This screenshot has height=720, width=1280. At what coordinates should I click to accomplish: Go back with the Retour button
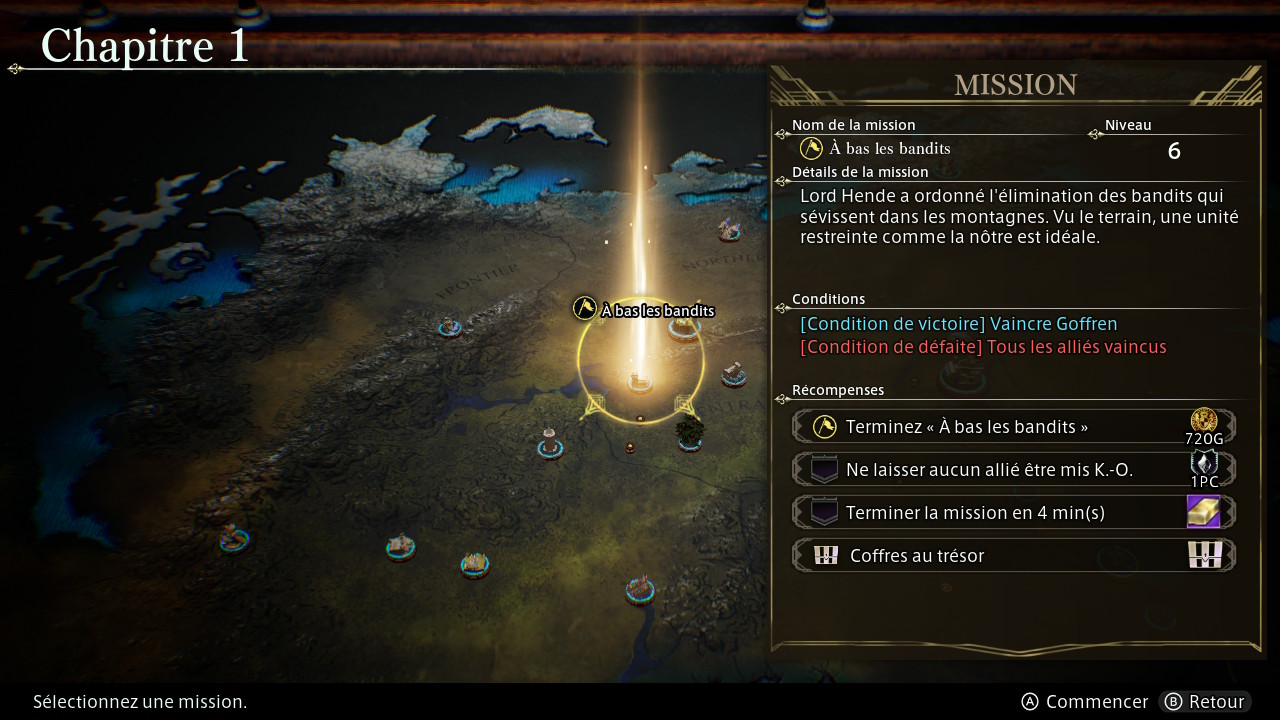pyautogui.click(x=1205, y=702)
